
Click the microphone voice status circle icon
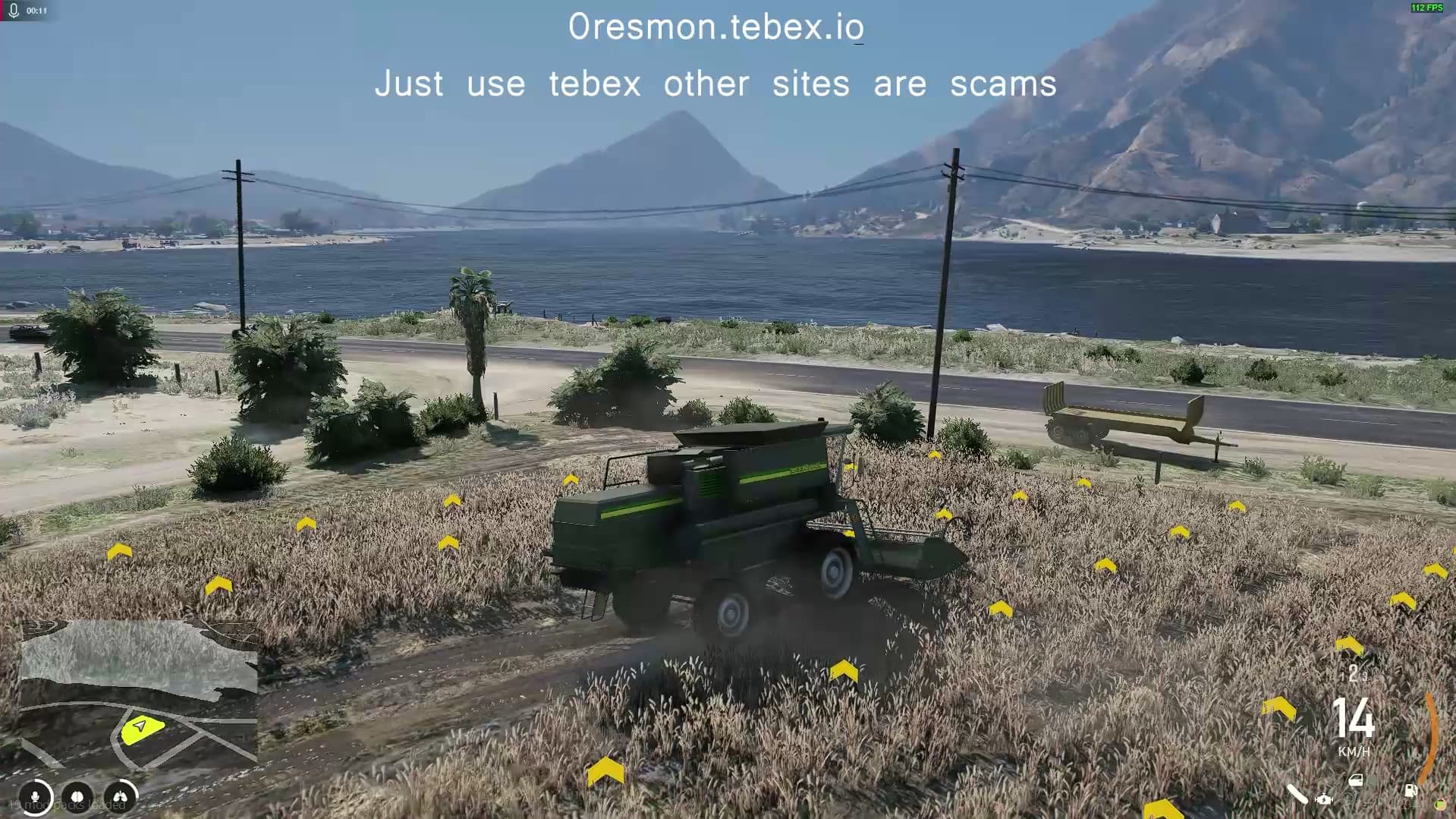[x=36, y=797]
